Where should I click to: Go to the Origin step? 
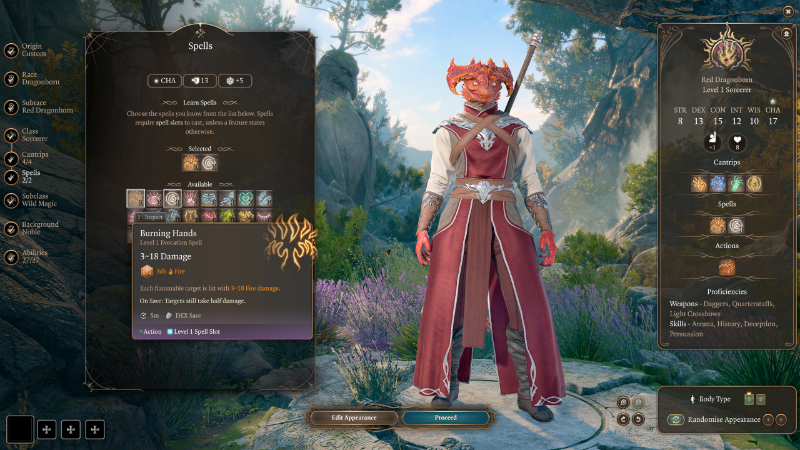[31, 50]
